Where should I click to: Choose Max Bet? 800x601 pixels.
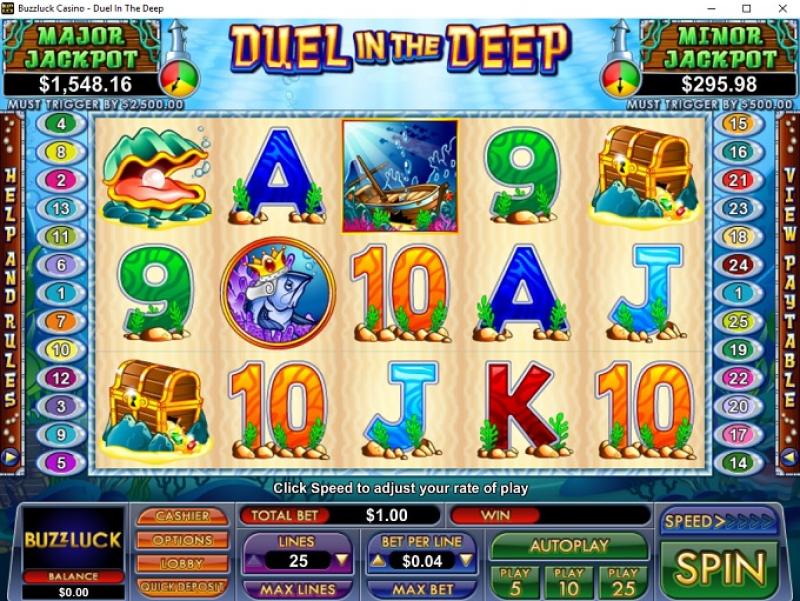422,590
